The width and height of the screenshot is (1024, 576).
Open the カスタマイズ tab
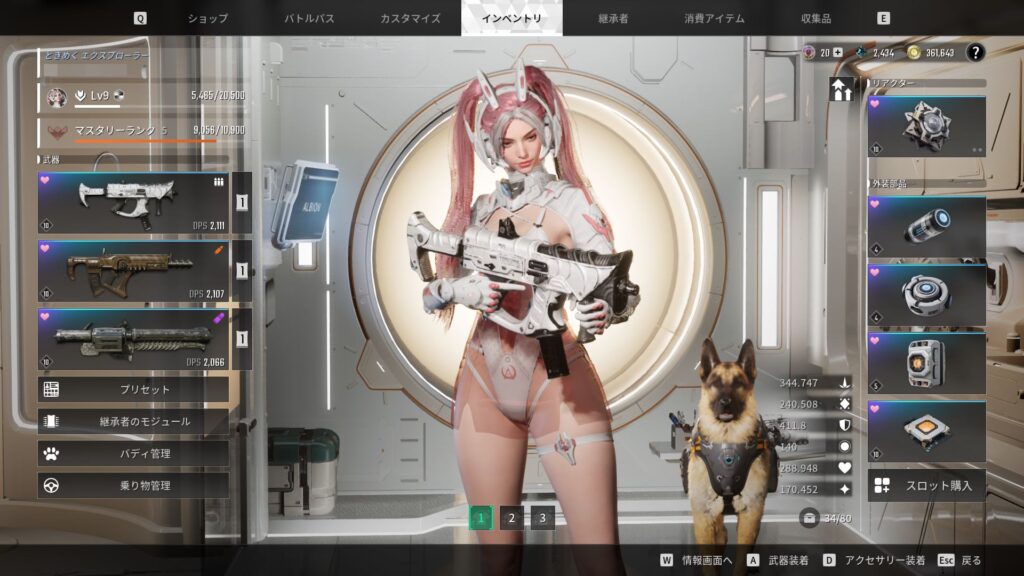(410, 18)
